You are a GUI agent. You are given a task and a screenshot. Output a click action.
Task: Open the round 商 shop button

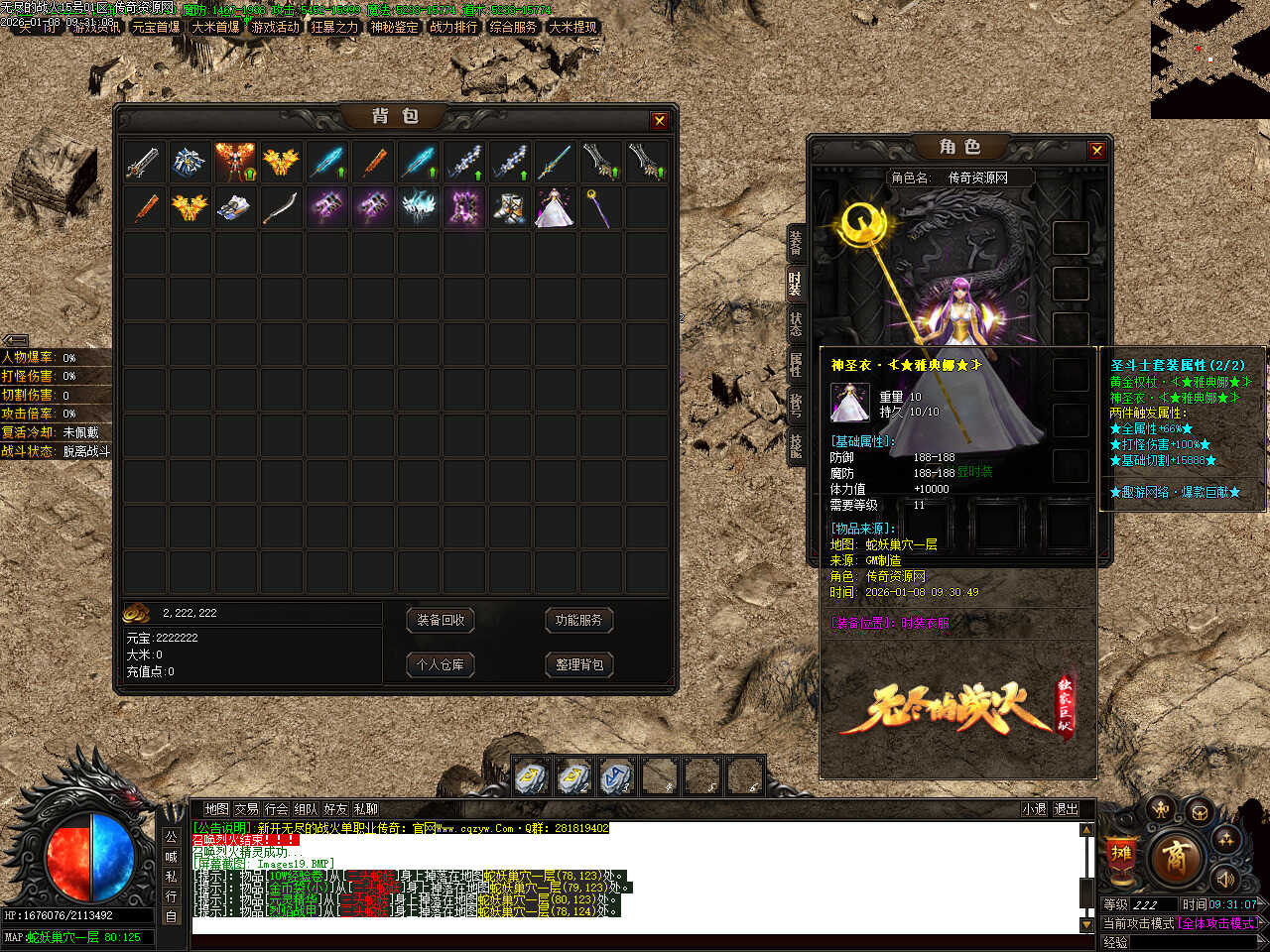(1175, 858)
